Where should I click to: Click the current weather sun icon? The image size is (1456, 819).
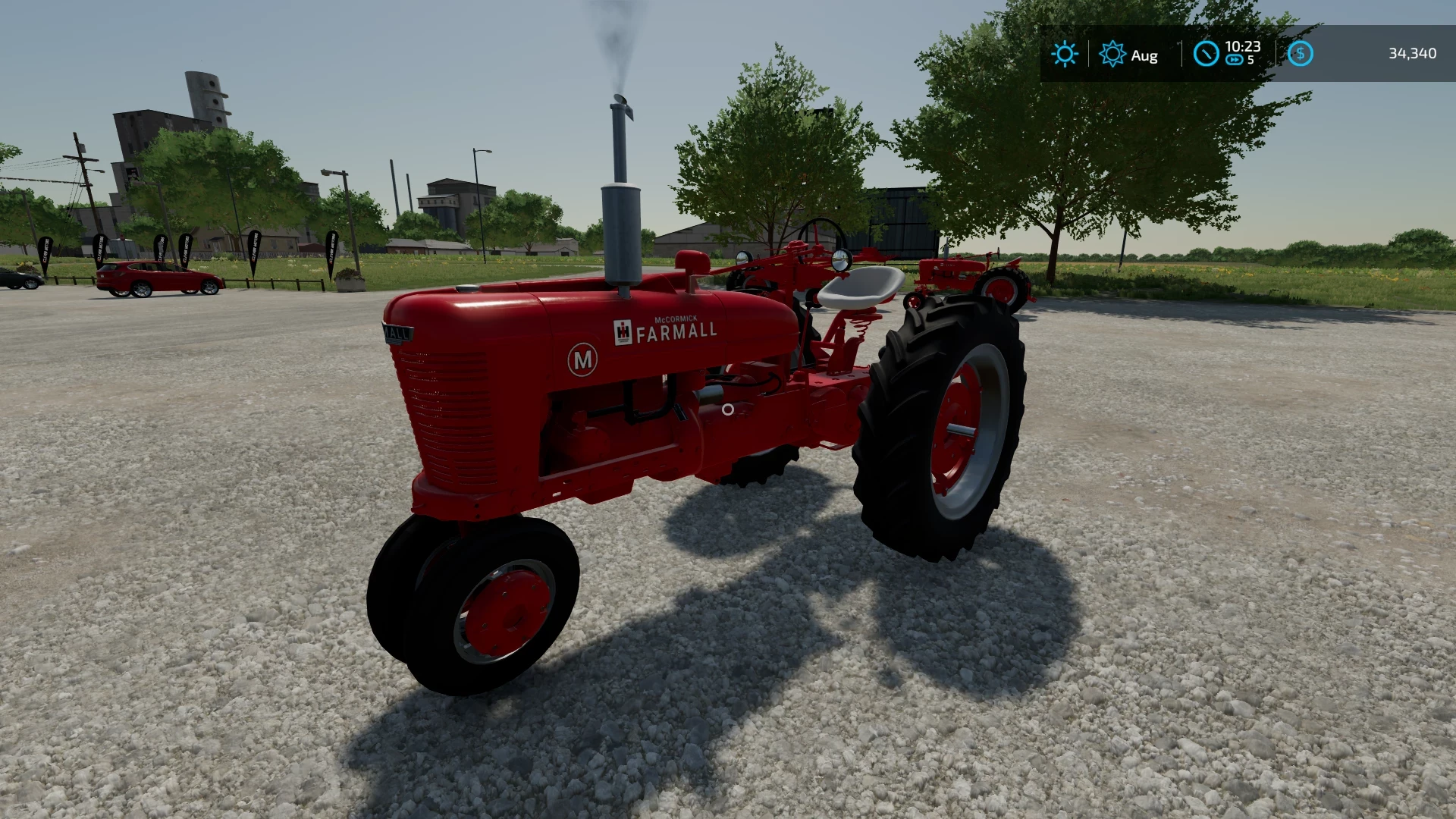click(1065, 54)
